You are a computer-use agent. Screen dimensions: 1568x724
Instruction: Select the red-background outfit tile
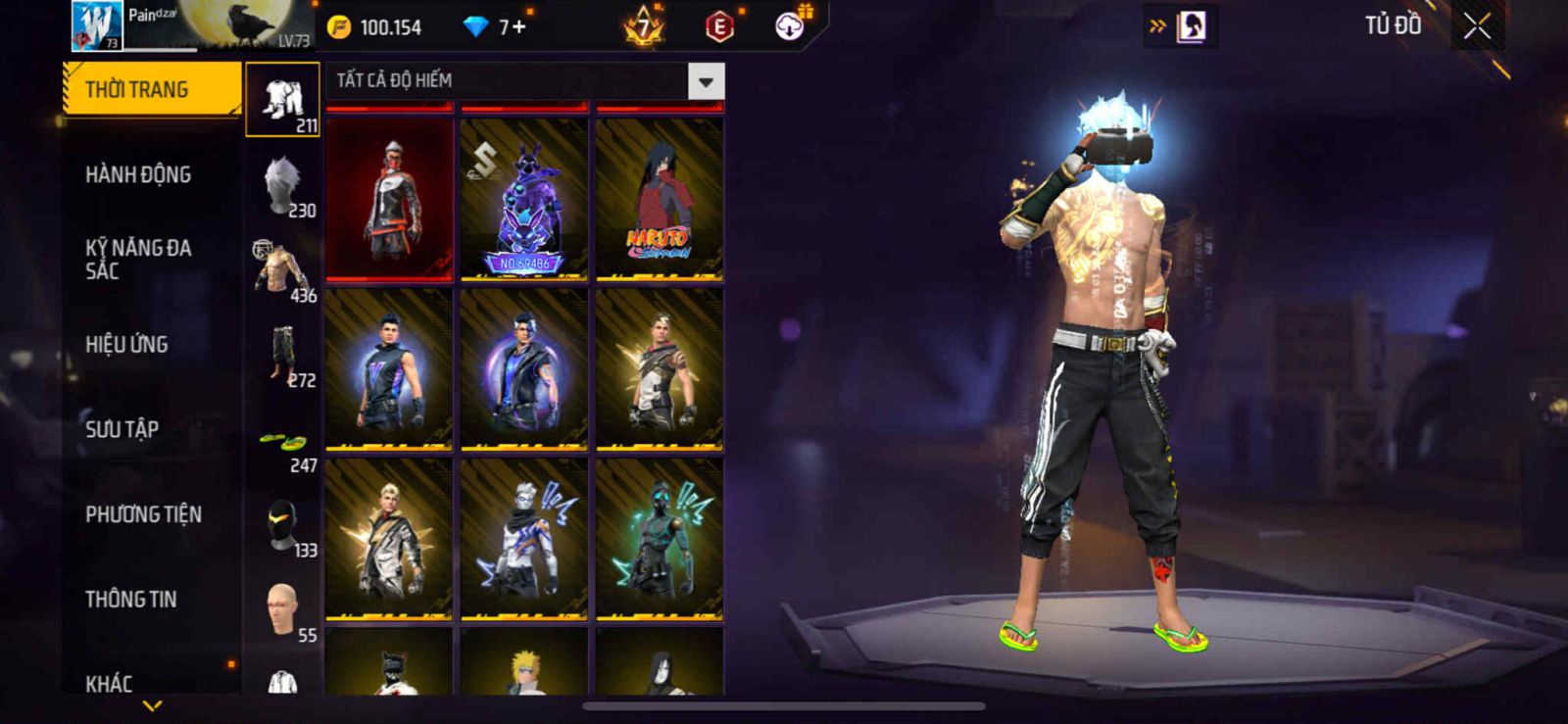pyautogui.click(x=390, y=199)
